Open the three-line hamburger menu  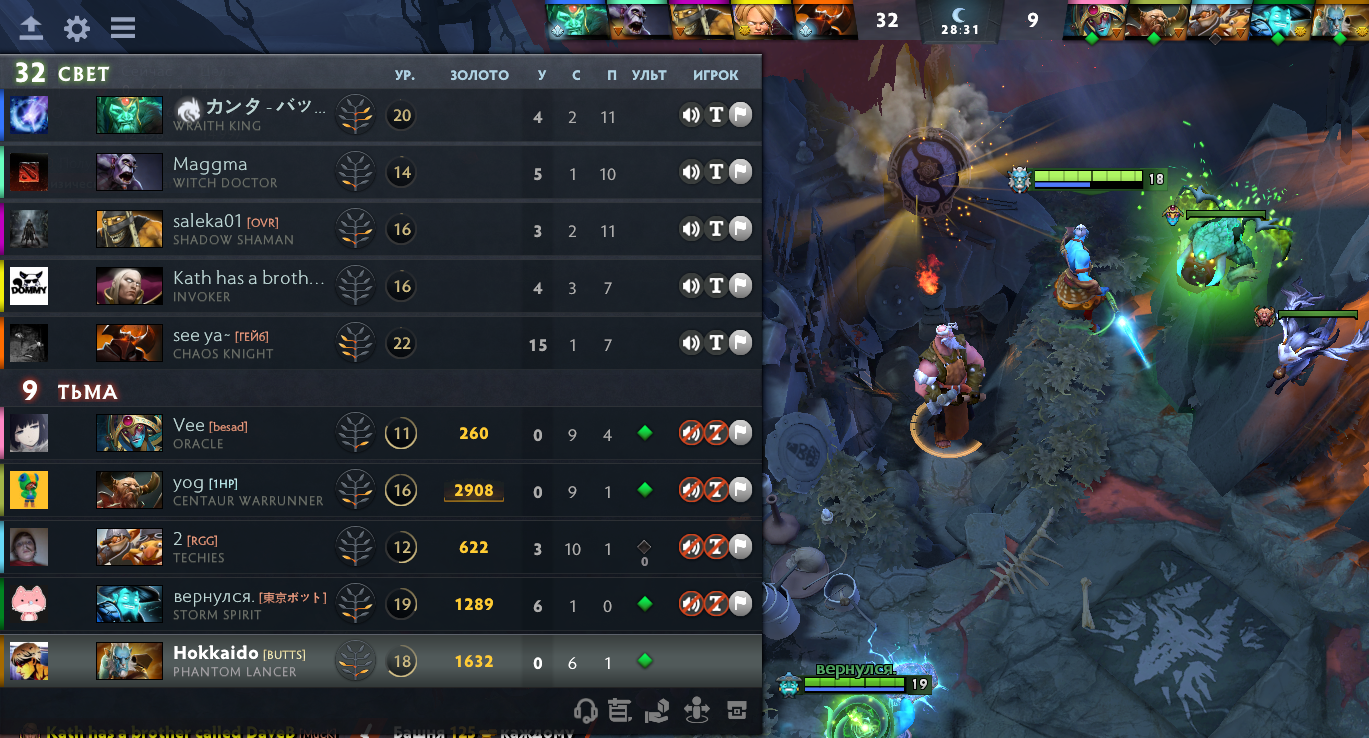pyautogui.click(x=123, y=28)
